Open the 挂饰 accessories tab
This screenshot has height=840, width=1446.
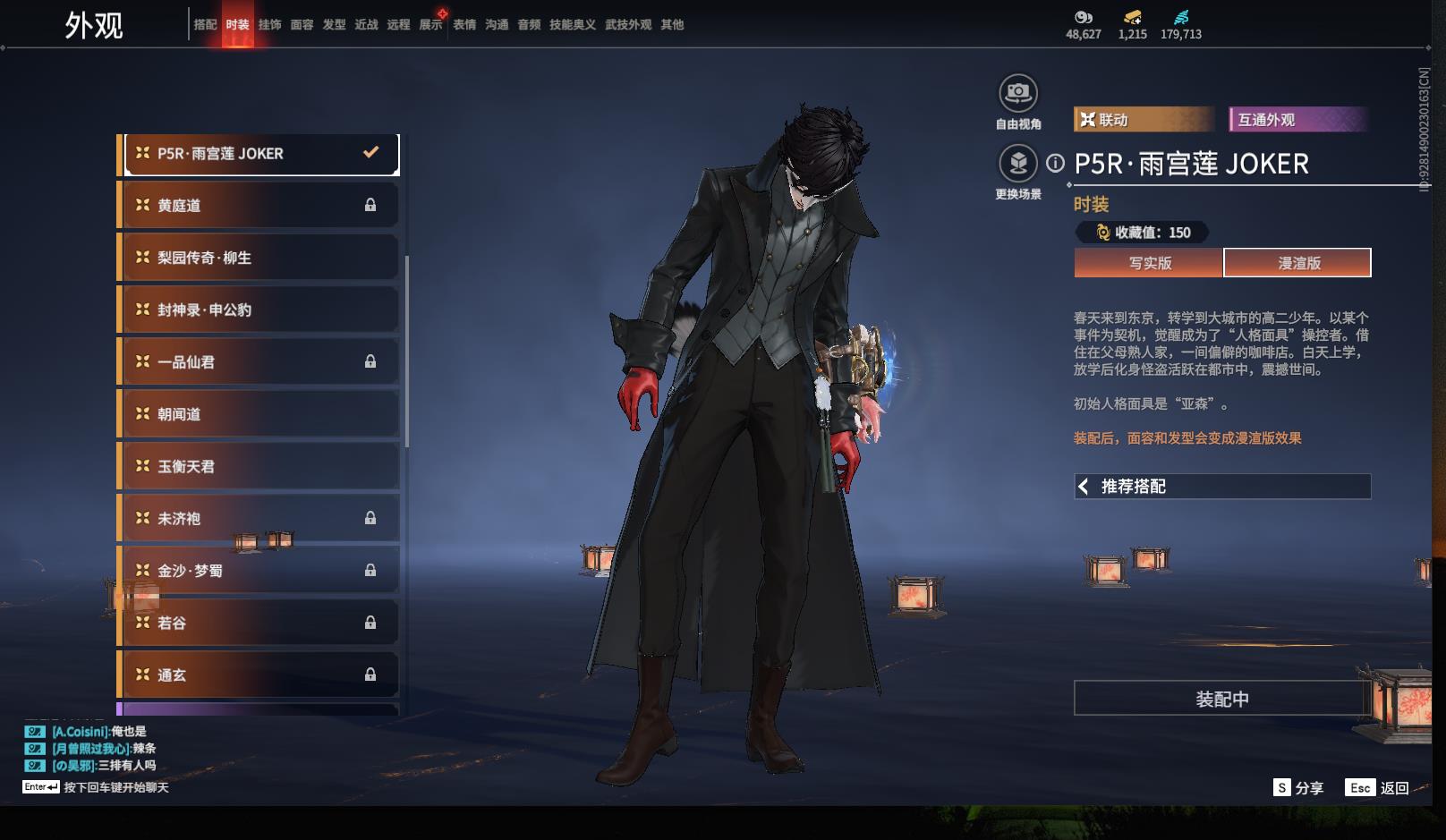(x=269, y=25)
